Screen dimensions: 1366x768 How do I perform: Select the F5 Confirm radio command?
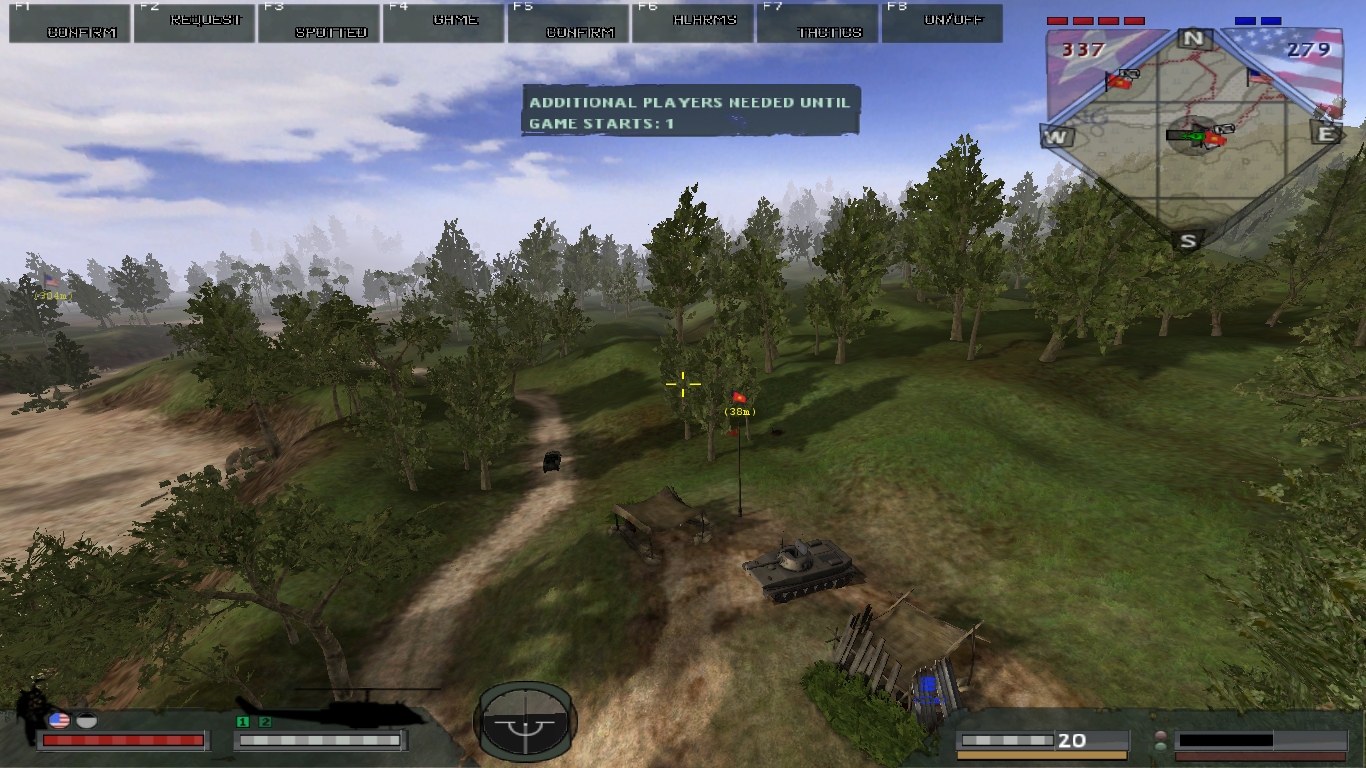[x=567, y=23]
